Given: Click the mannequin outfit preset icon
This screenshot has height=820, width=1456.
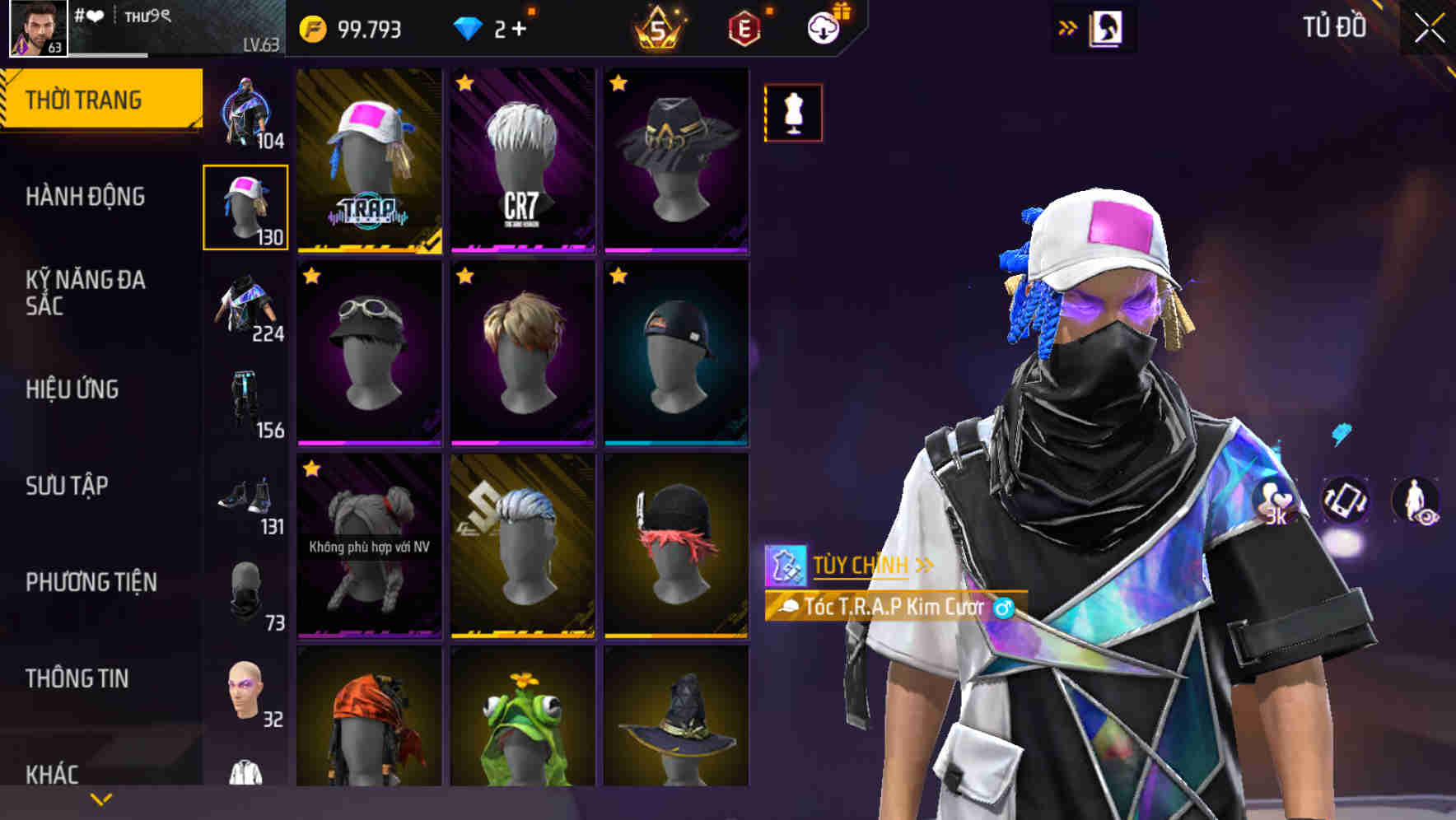Looking at the screenshot, I should 793,114.
